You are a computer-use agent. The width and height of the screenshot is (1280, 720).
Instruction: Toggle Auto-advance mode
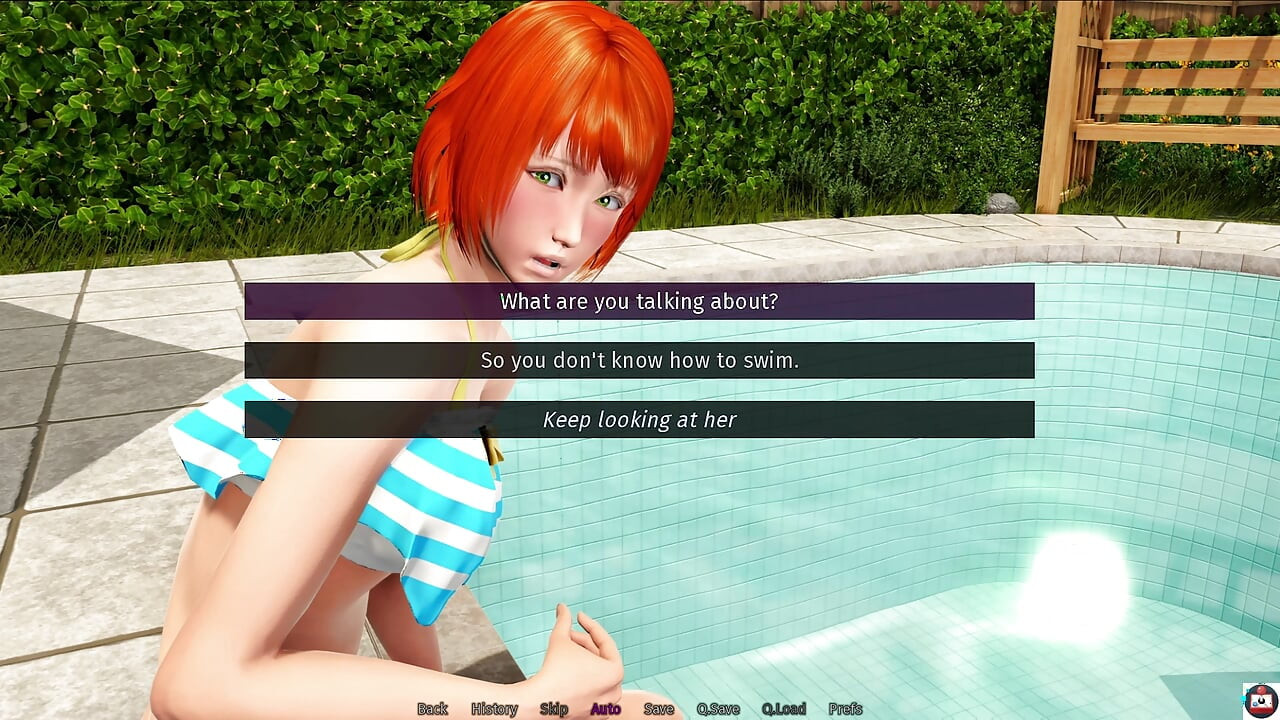pos(605,709)
